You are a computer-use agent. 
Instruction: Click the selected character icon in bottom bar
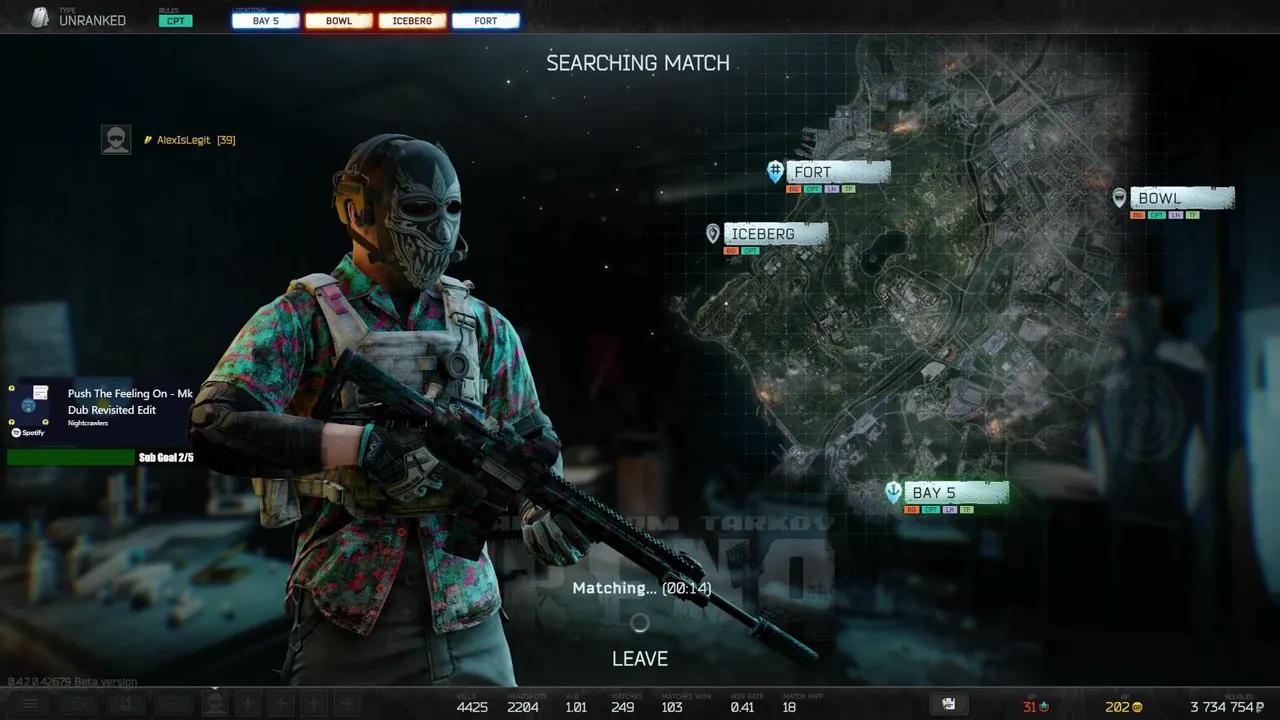214,704
